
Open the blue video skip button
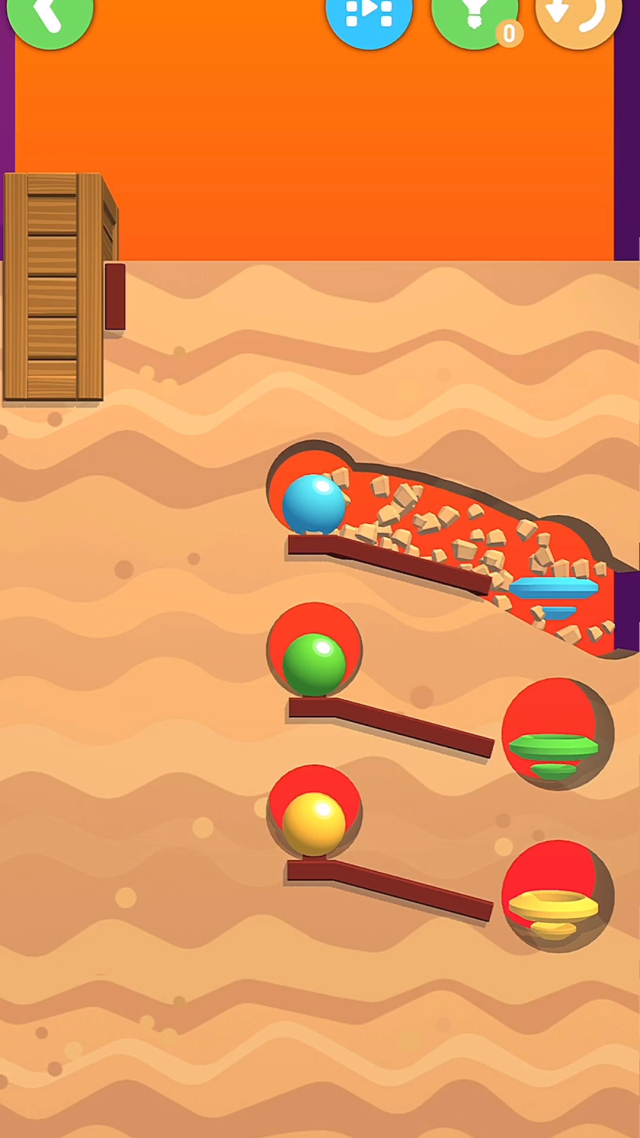(369, 16)
